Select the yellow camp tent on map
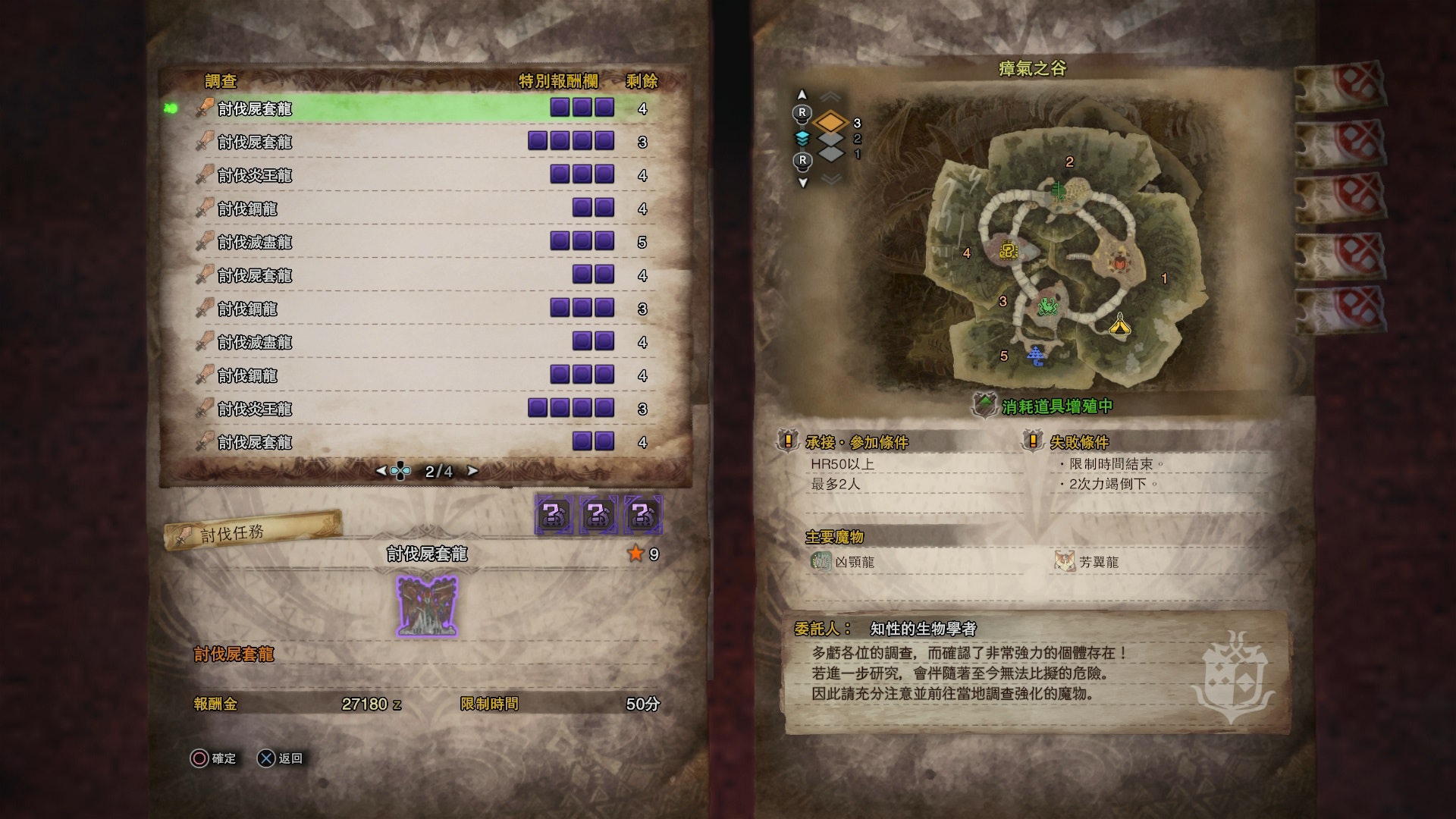This screenshot has width=1456, height=819. (x=1120, y=325)
